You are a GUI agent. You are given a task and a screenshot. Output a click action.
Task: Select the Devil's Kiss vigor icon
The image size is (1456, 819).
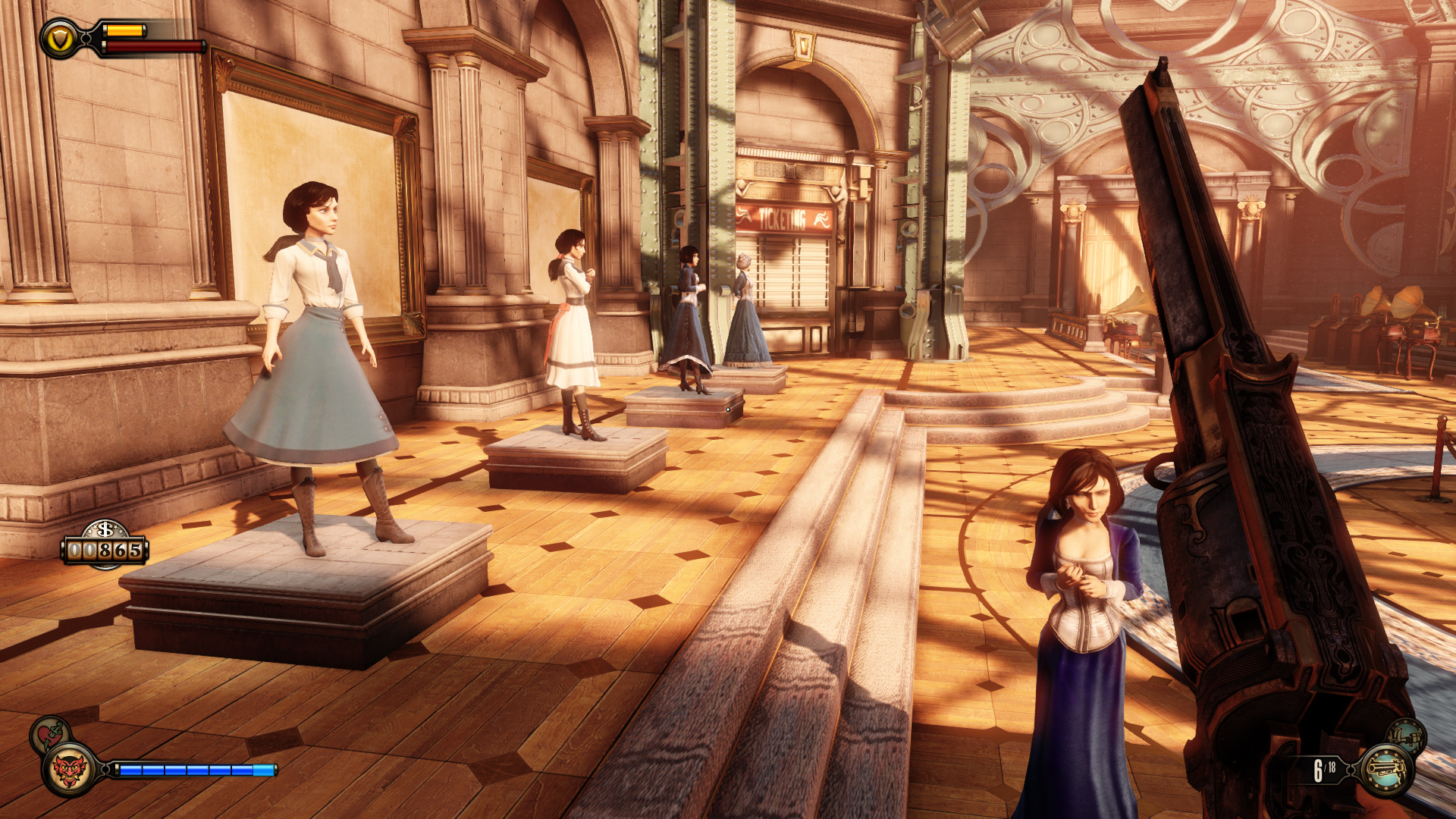click(x=70, y=770)
